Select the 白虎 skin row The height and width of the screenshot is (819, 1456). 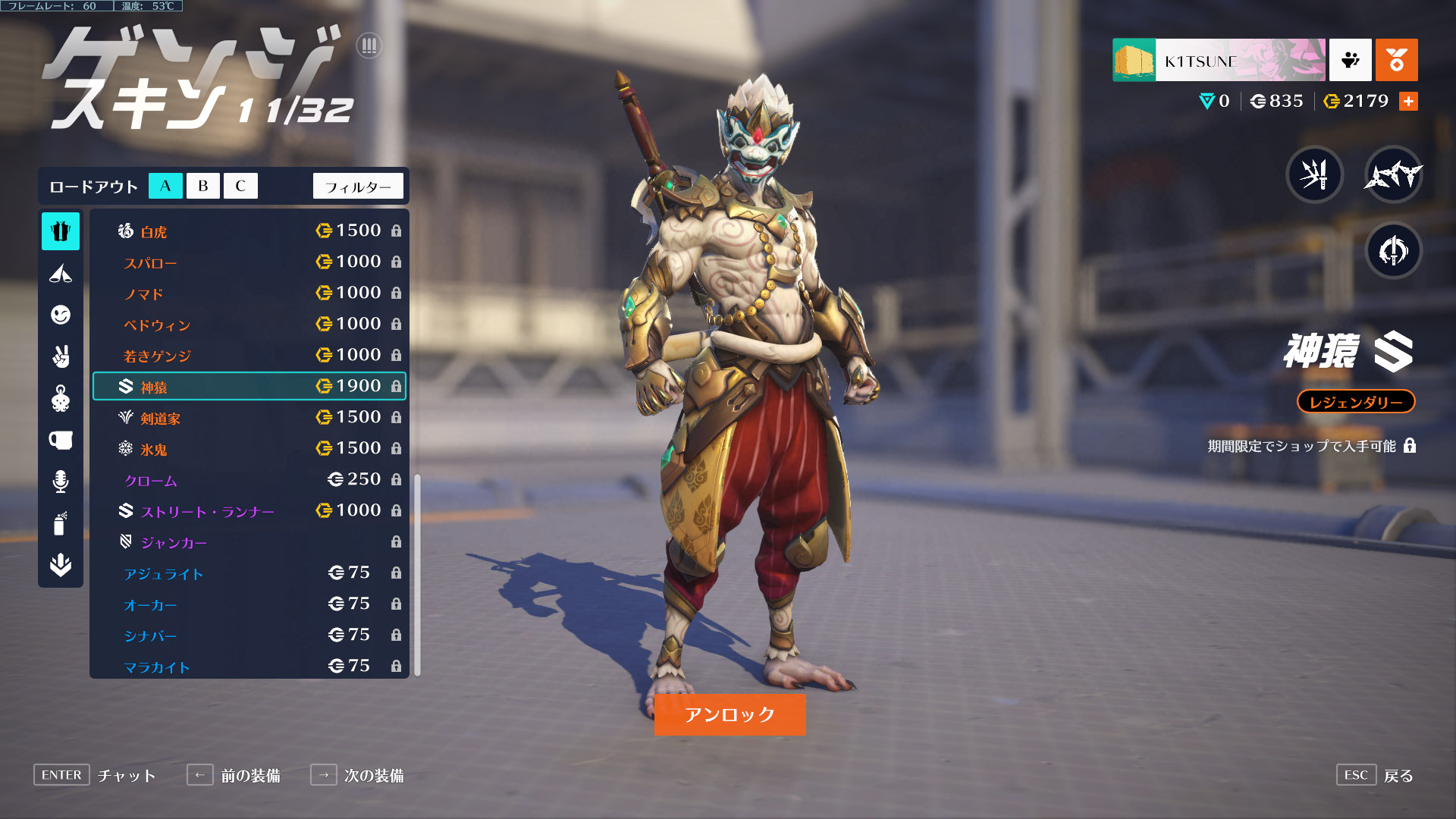coord(249,231)
